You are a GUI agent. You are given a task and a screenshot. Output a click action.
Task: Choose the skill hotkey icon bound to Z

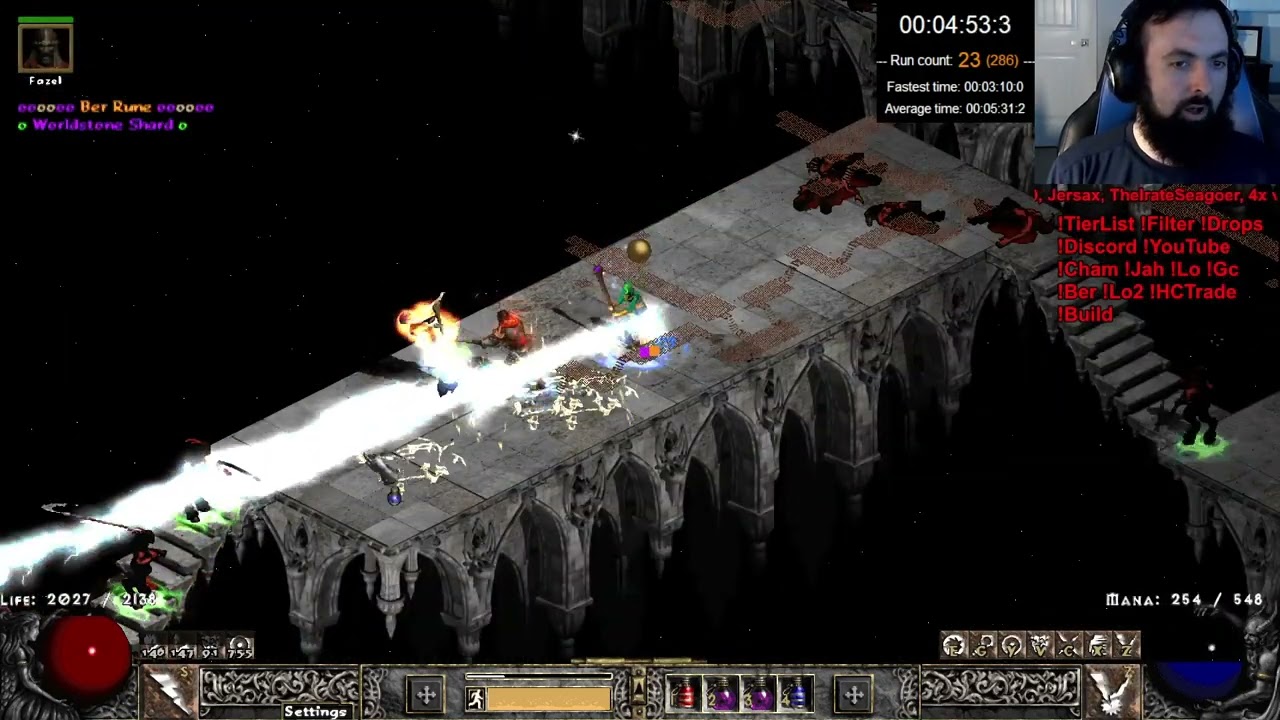click(1127, 646)
